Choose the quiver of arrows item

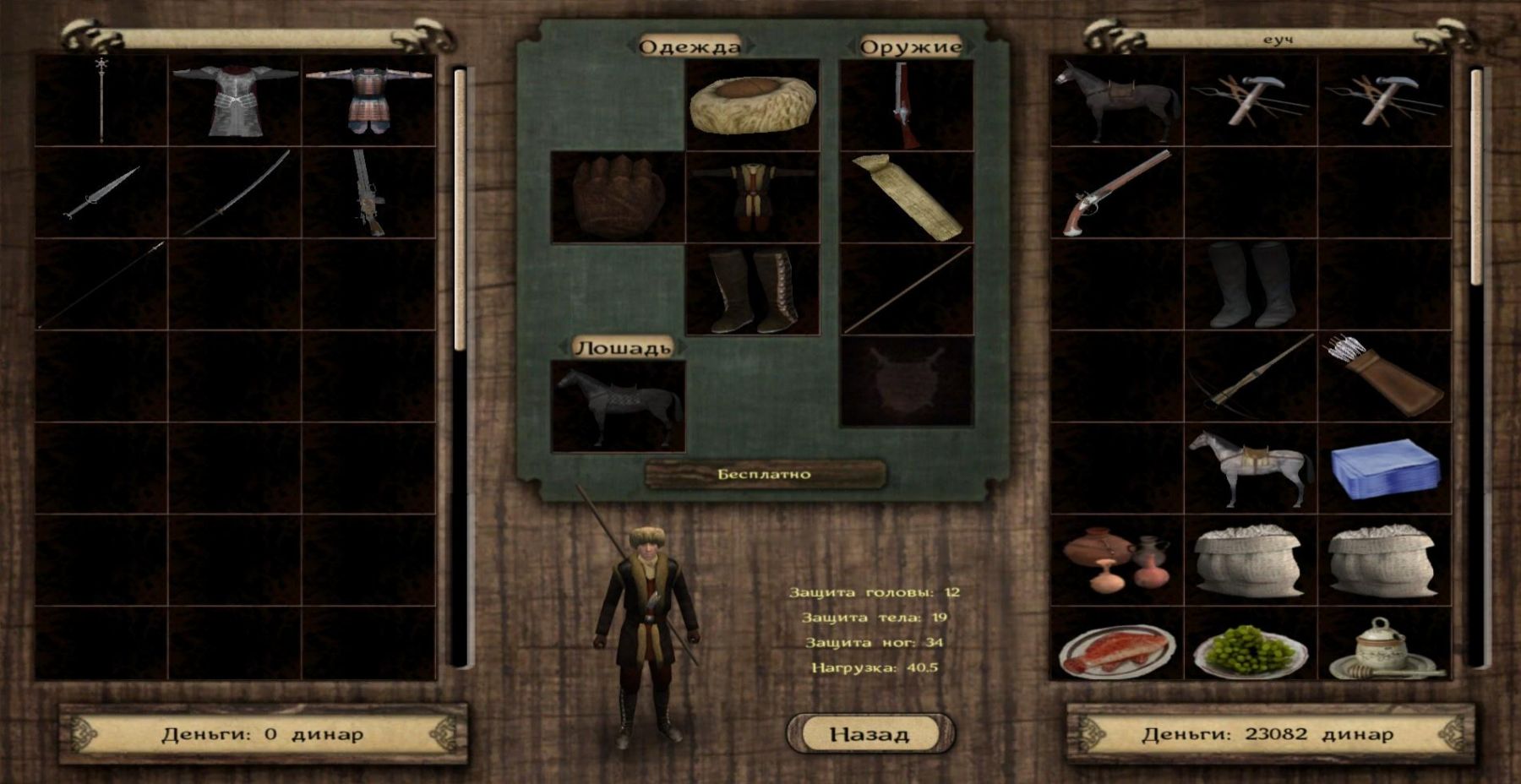tap(1384, 376)
